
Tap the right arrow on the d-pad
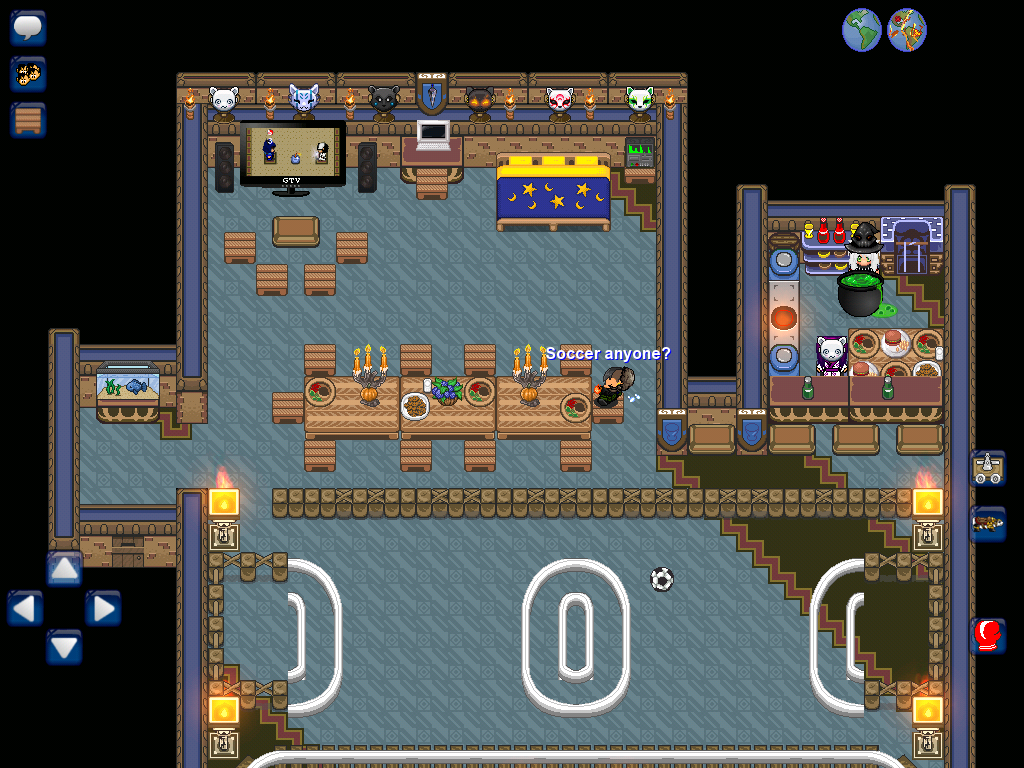103,608
